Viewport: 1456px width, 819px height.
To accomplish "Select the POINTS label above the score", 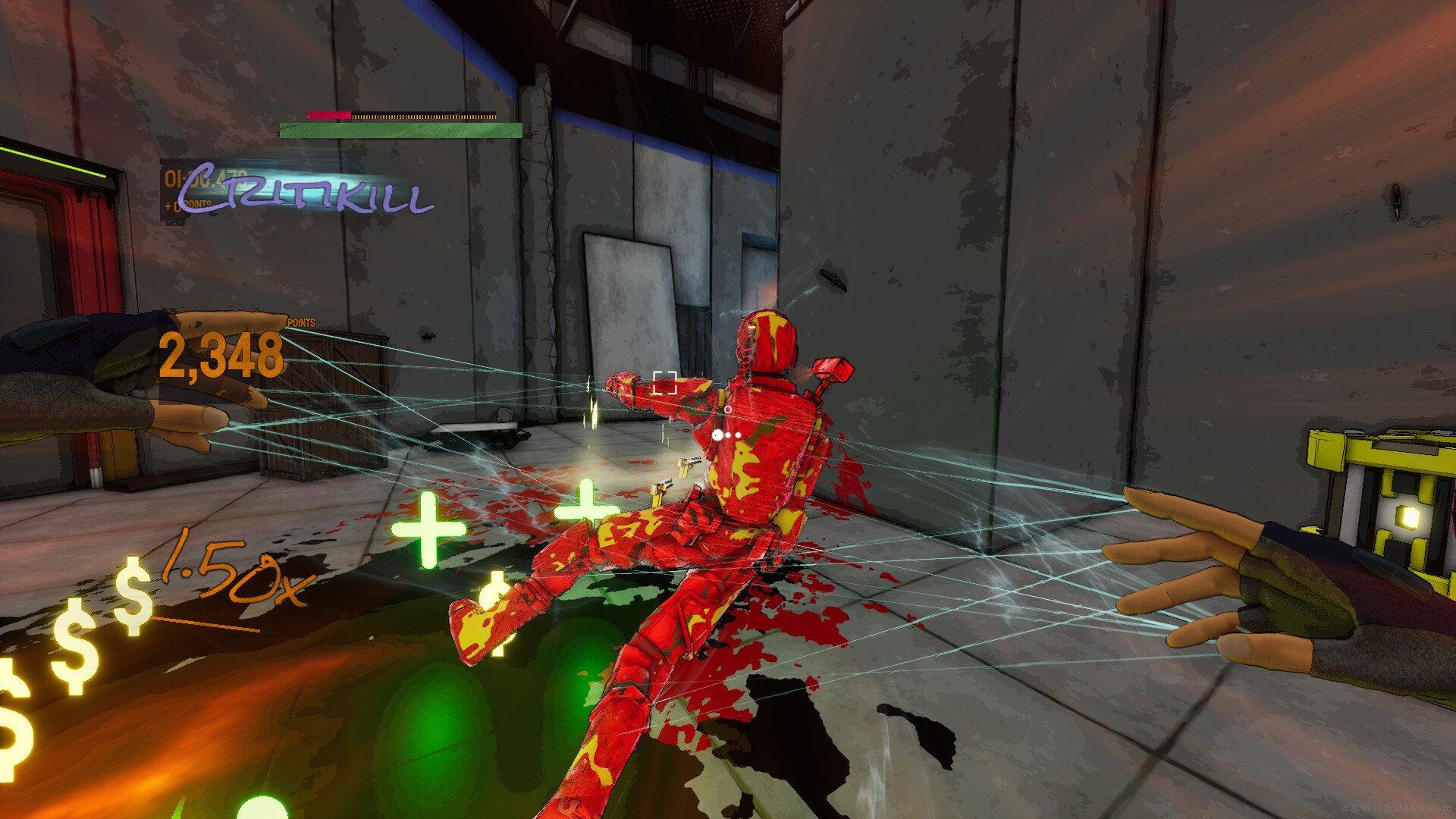I will coord(300,322).
